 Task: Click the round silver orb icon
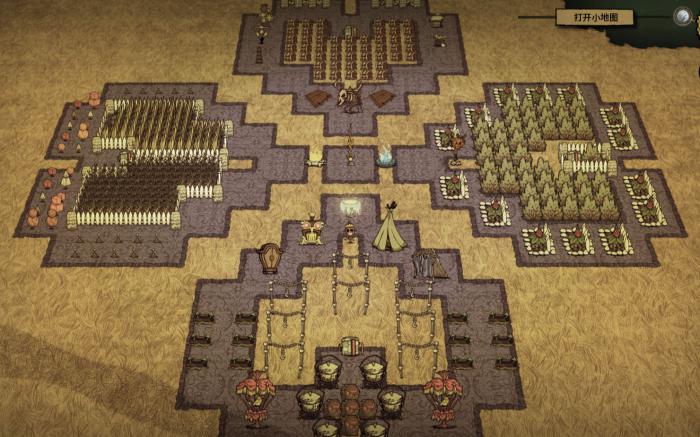[x=683, y=16]
